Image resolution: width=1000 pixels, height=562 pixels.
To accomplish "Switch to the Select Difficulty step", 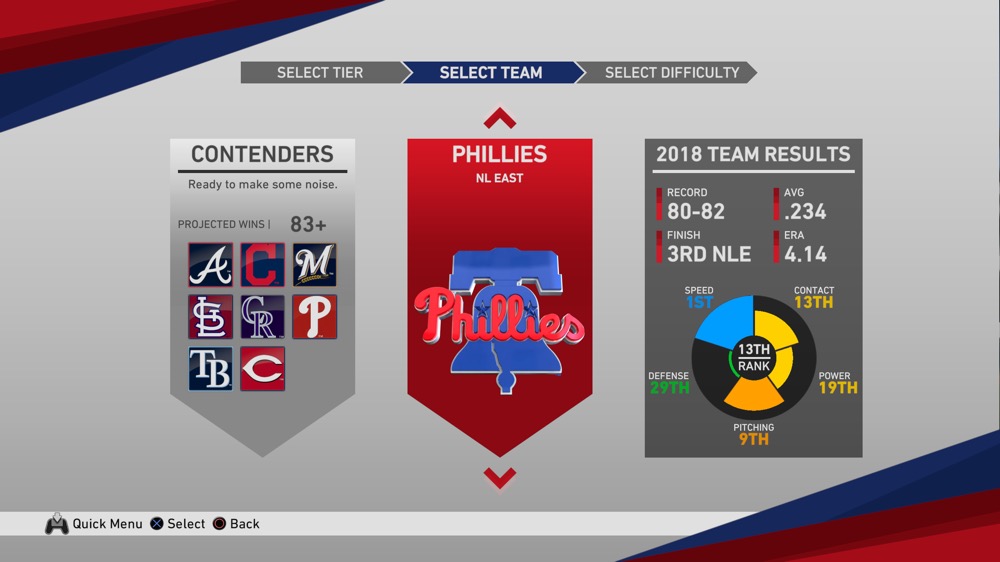I will [x=671, y=73].
